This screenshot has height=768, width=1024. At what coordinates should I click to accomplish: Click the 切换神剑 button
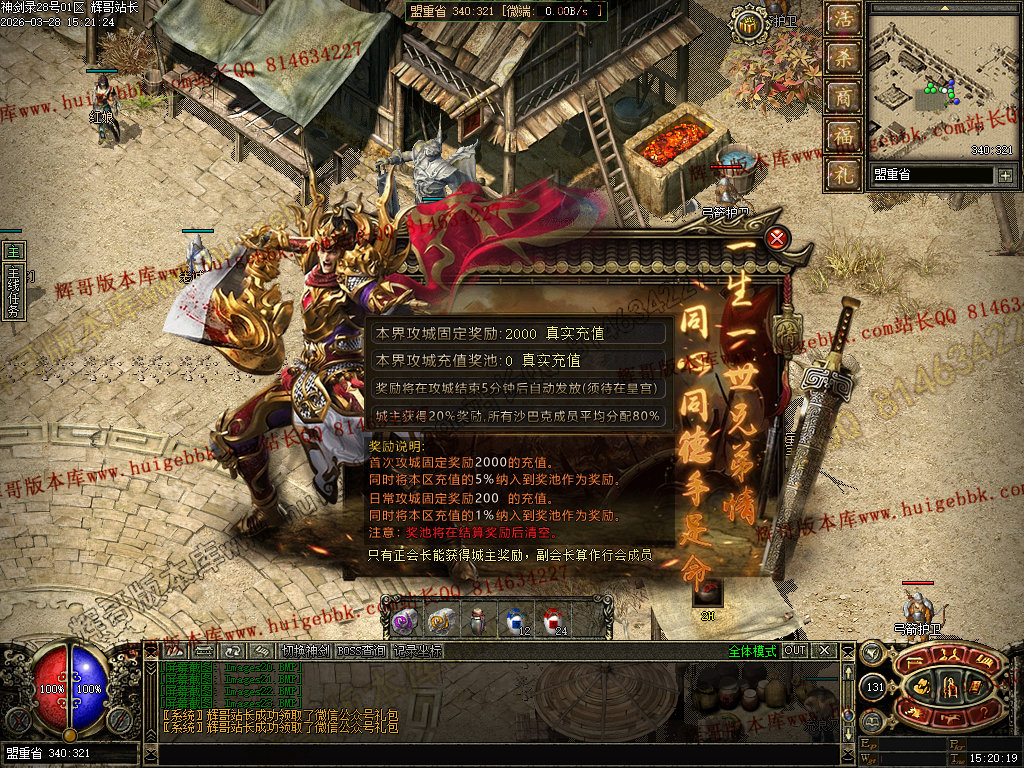pyautogui.click(x=304, y=651)
